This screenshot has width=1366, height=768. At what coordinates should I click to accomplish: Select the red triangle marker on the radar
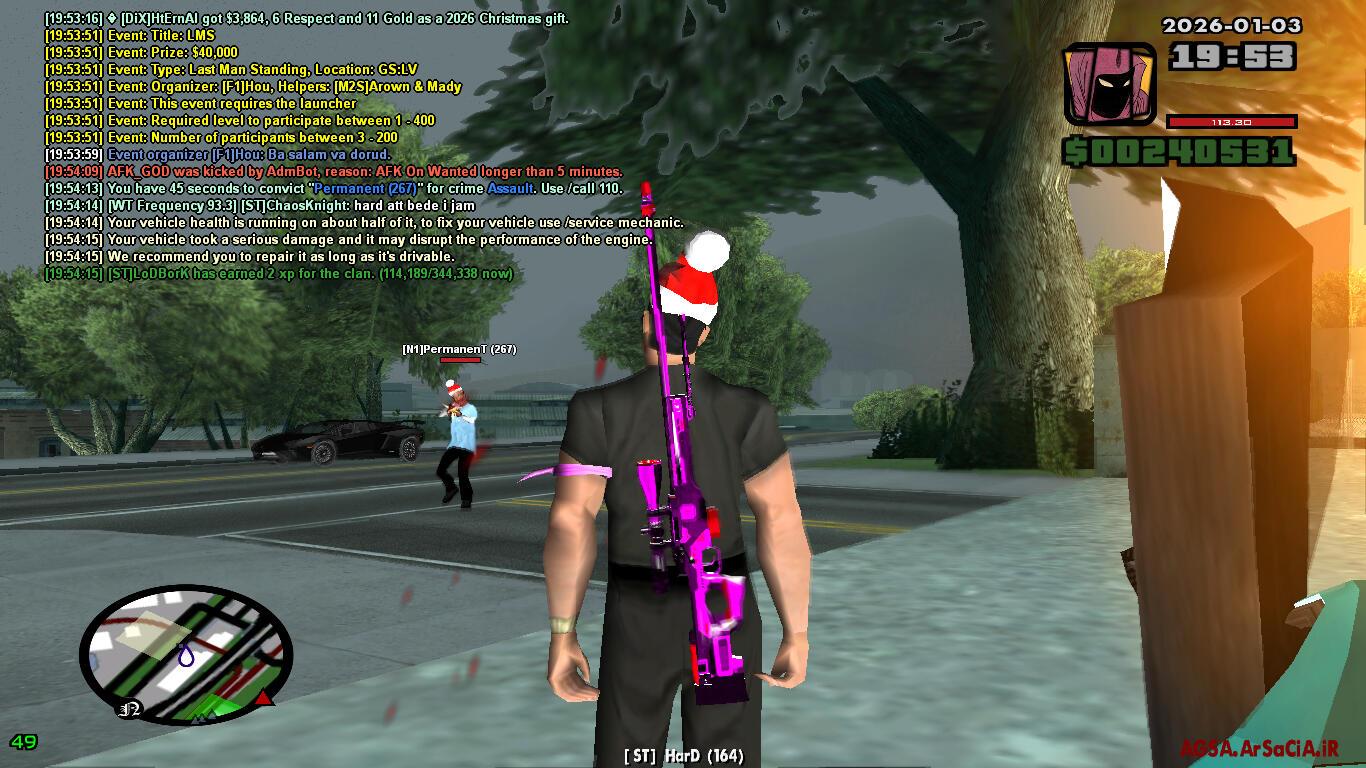pyautogui.click(x=264, y=697)
